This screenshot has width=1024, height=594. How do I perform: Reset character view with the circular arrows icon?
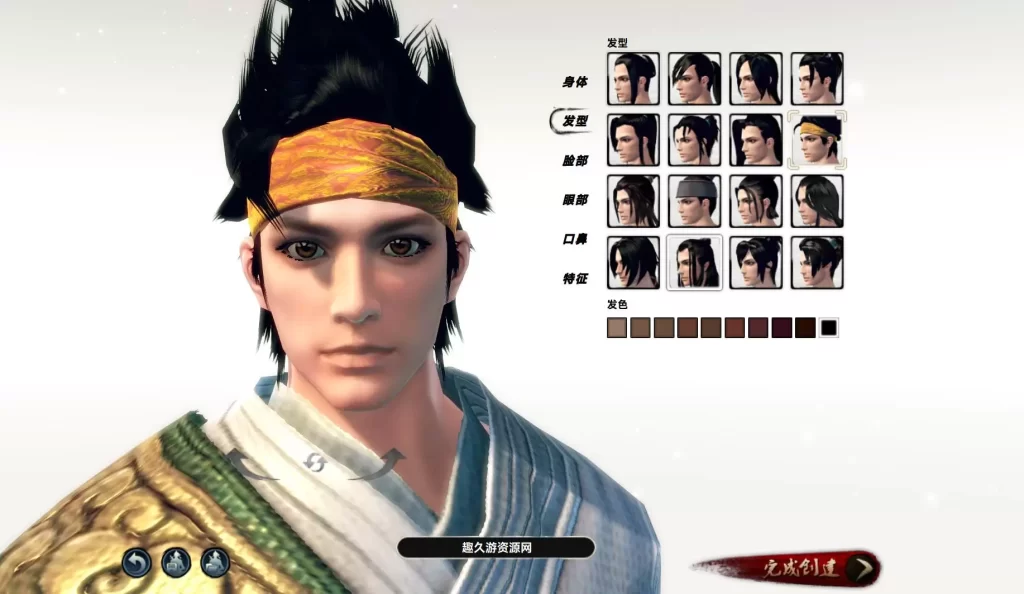[x=314, y=461]
